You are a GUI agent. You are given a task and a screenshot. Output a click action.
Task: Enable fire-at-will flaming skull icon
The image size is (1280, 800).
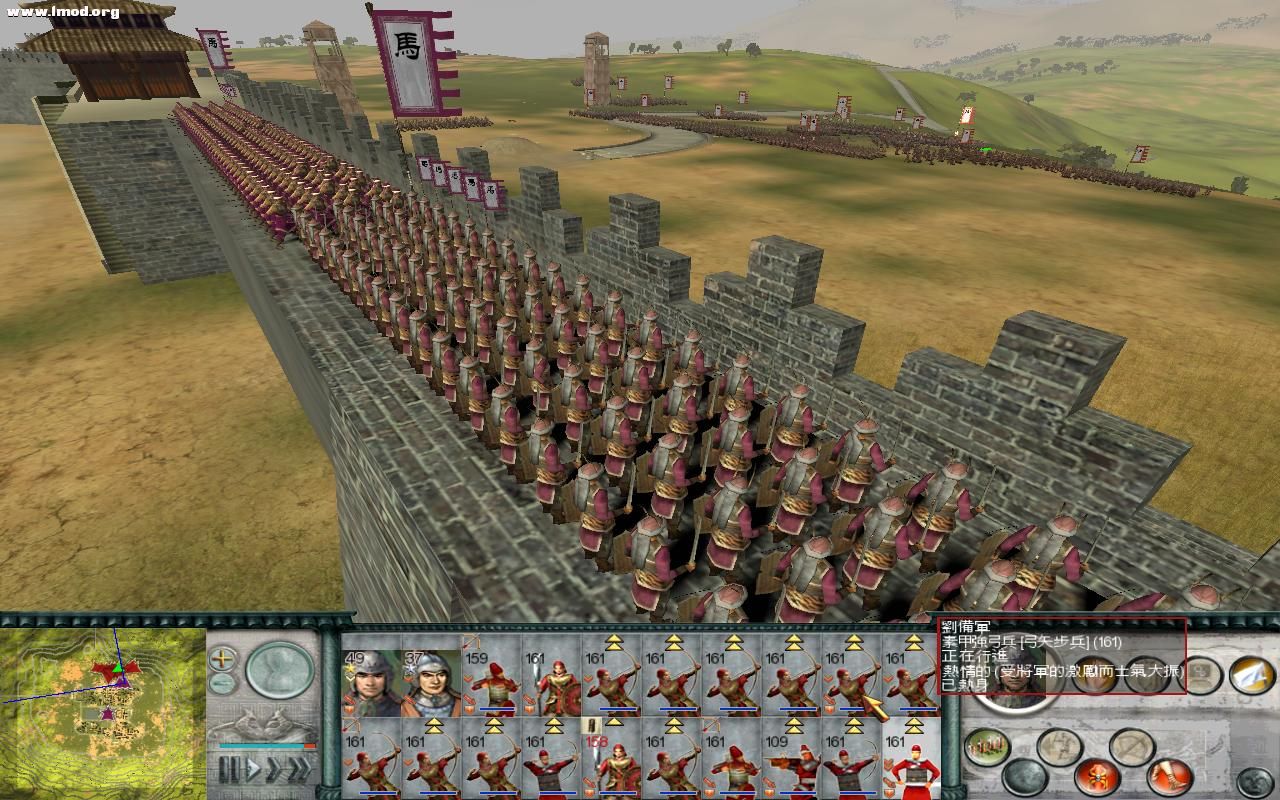coord(1096,776)
